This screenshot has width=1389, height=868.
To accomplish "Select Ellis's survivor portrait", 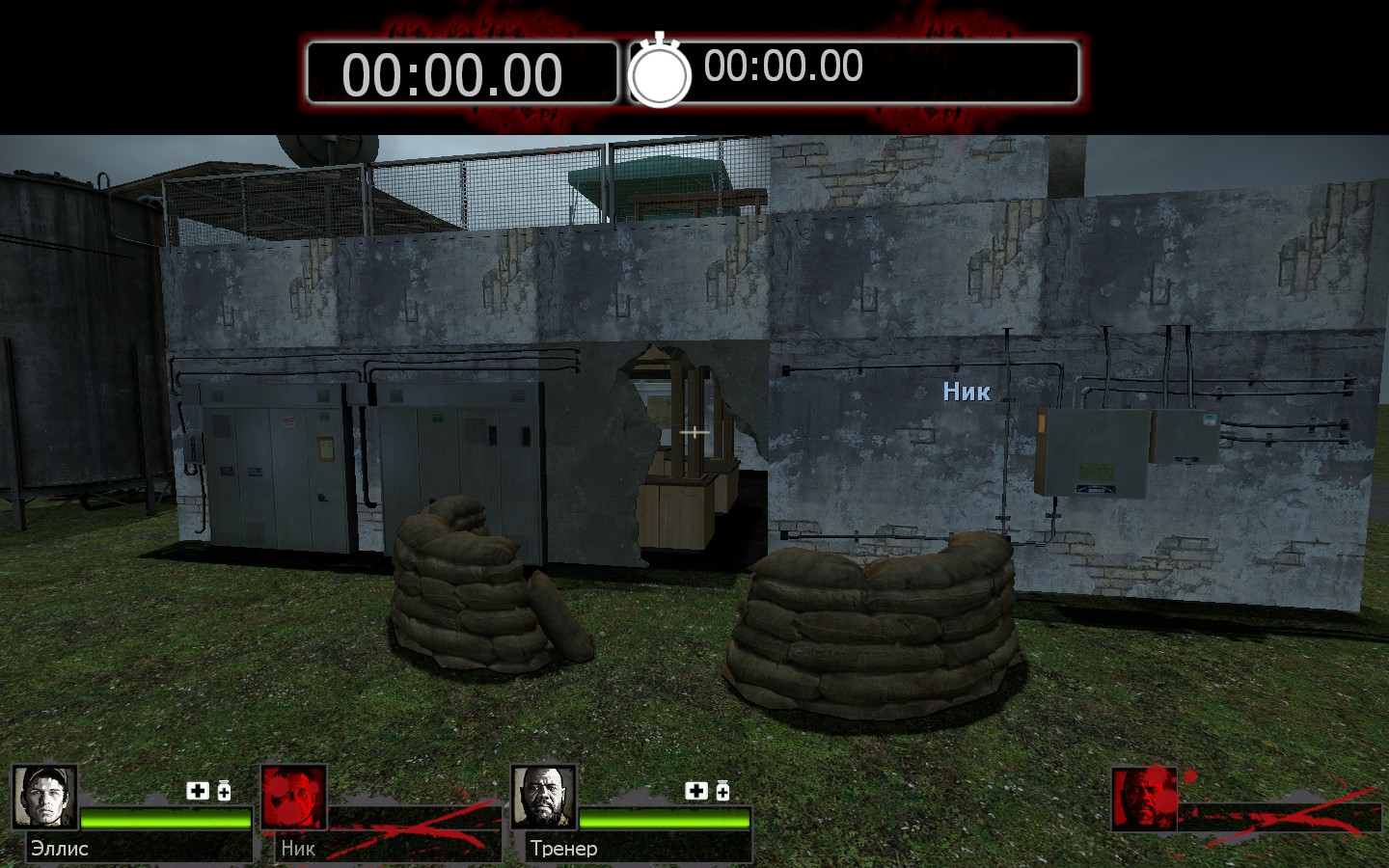I will click(44, 798).
